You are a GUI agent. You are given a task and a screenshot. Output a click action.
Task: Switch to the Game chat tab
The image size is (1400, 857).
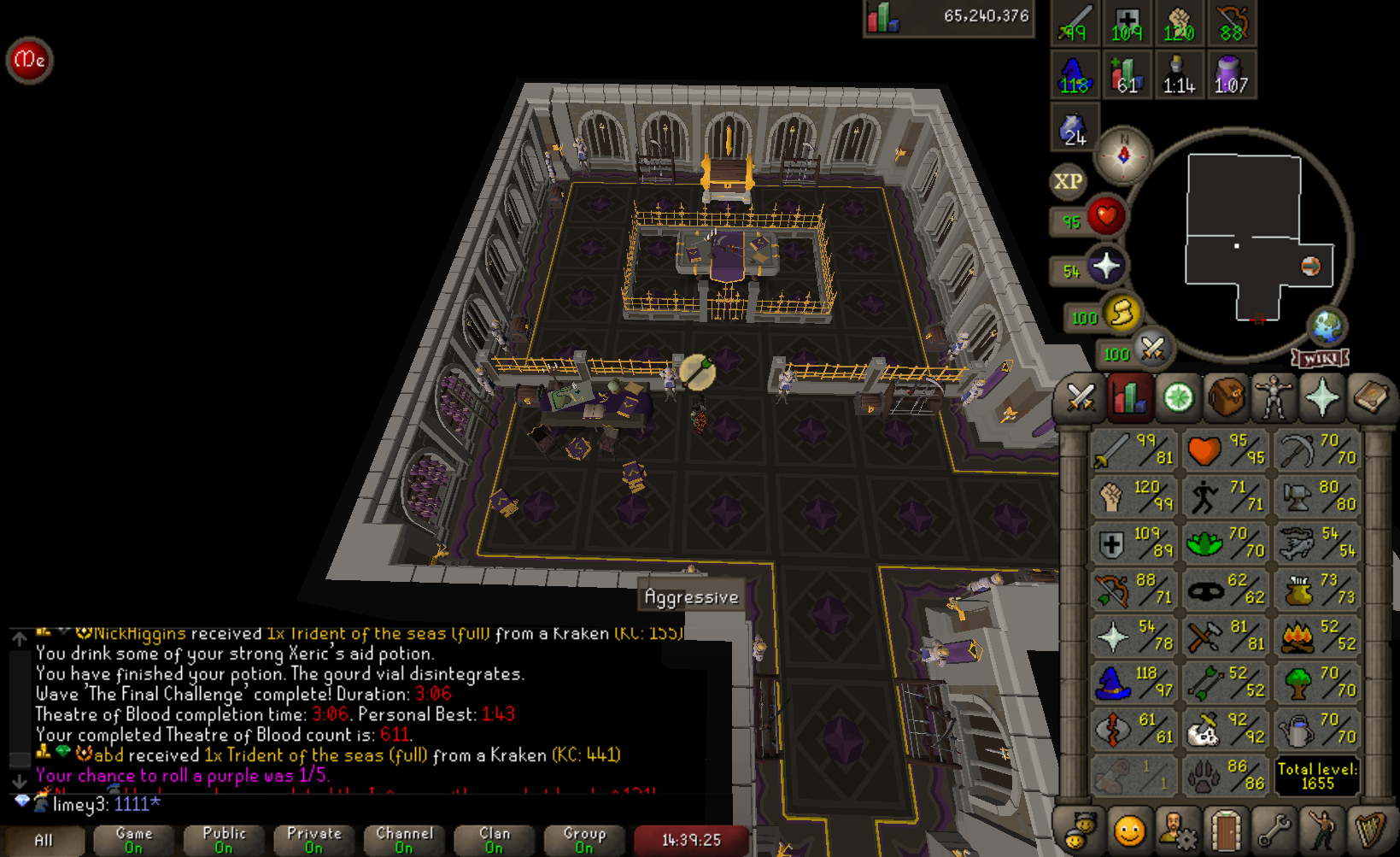point(132,836)
